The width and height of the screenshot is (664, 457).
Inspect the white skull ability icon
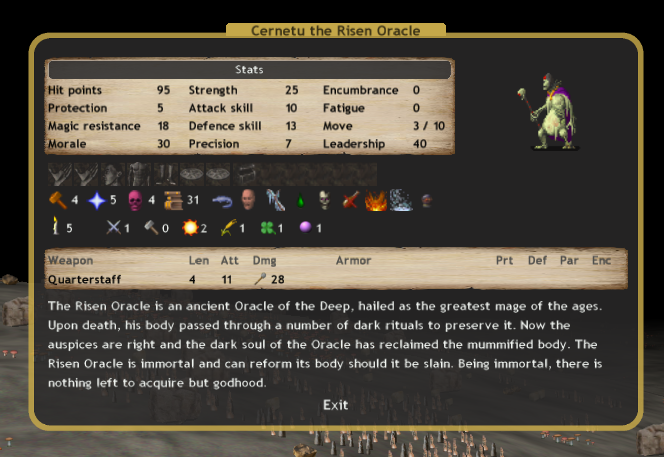click(324, 200)
